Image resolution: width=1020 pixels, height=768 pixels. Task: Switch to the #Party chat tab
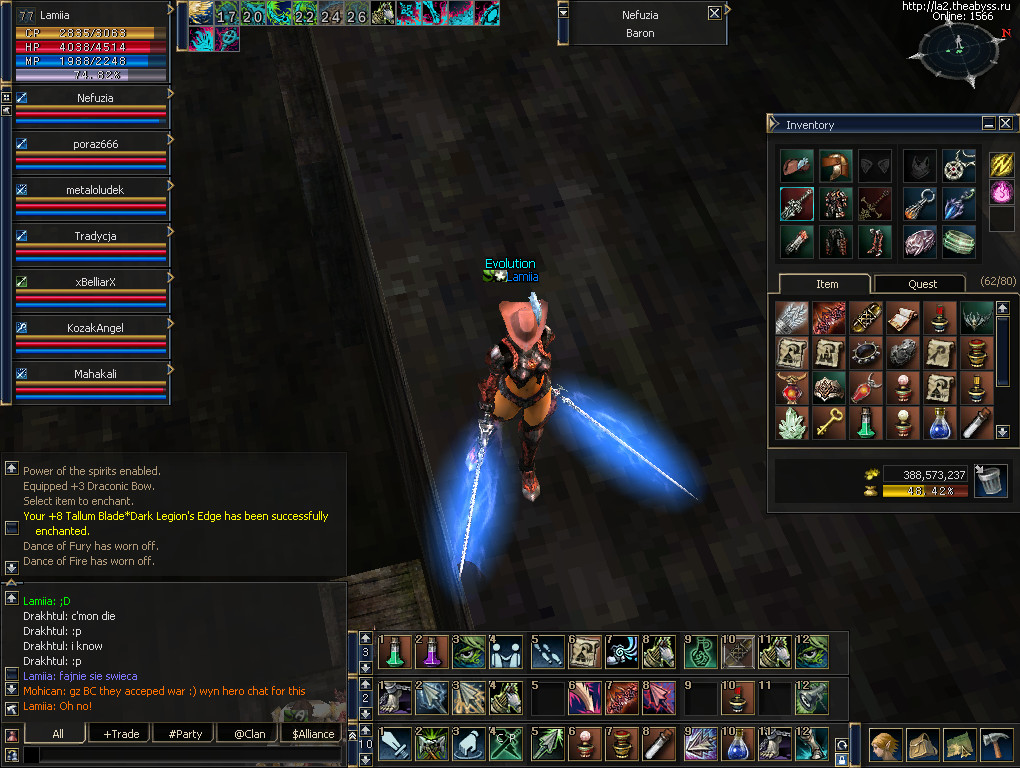pyautogui.click(x=185, y=734)
